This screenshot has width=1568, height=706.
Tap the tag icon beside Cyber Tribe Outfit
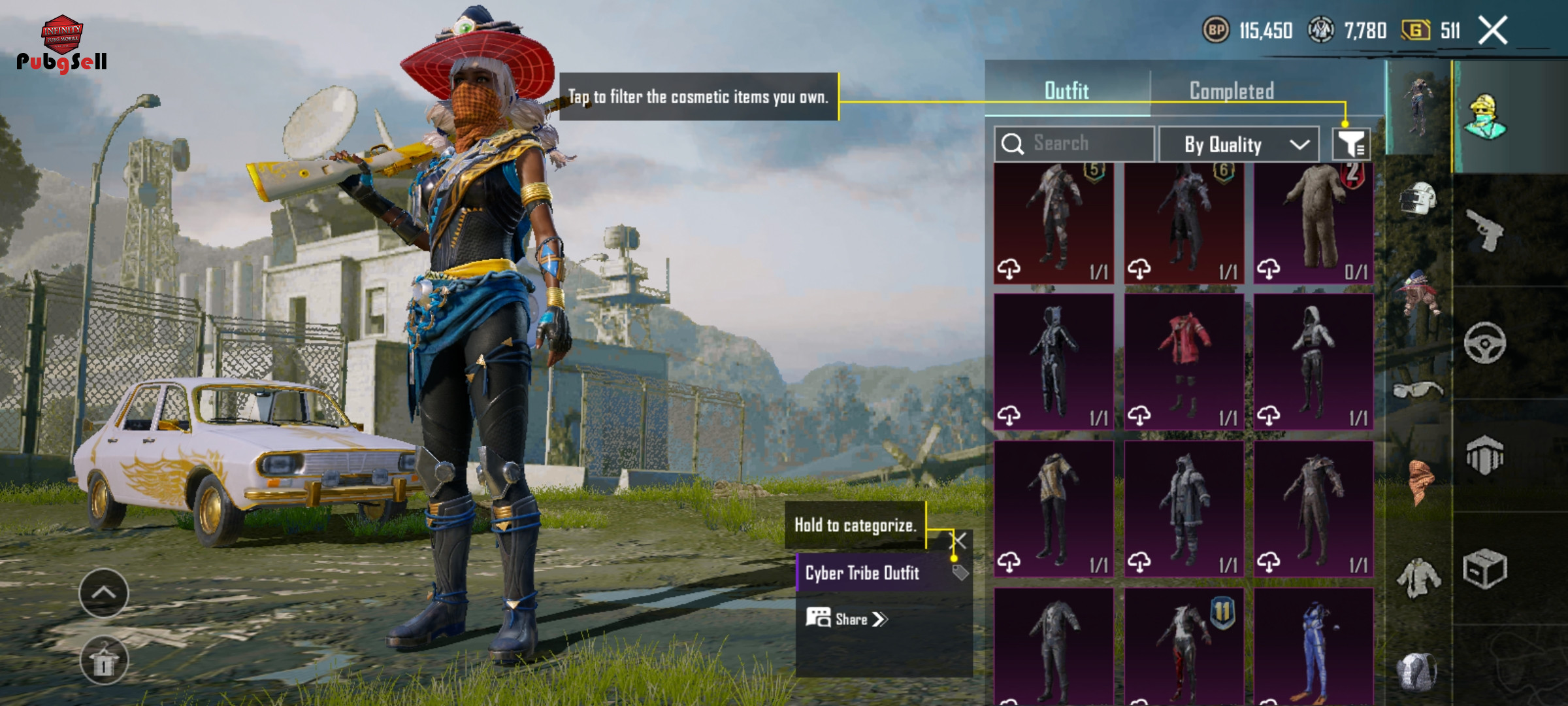(x=960, y=573)
